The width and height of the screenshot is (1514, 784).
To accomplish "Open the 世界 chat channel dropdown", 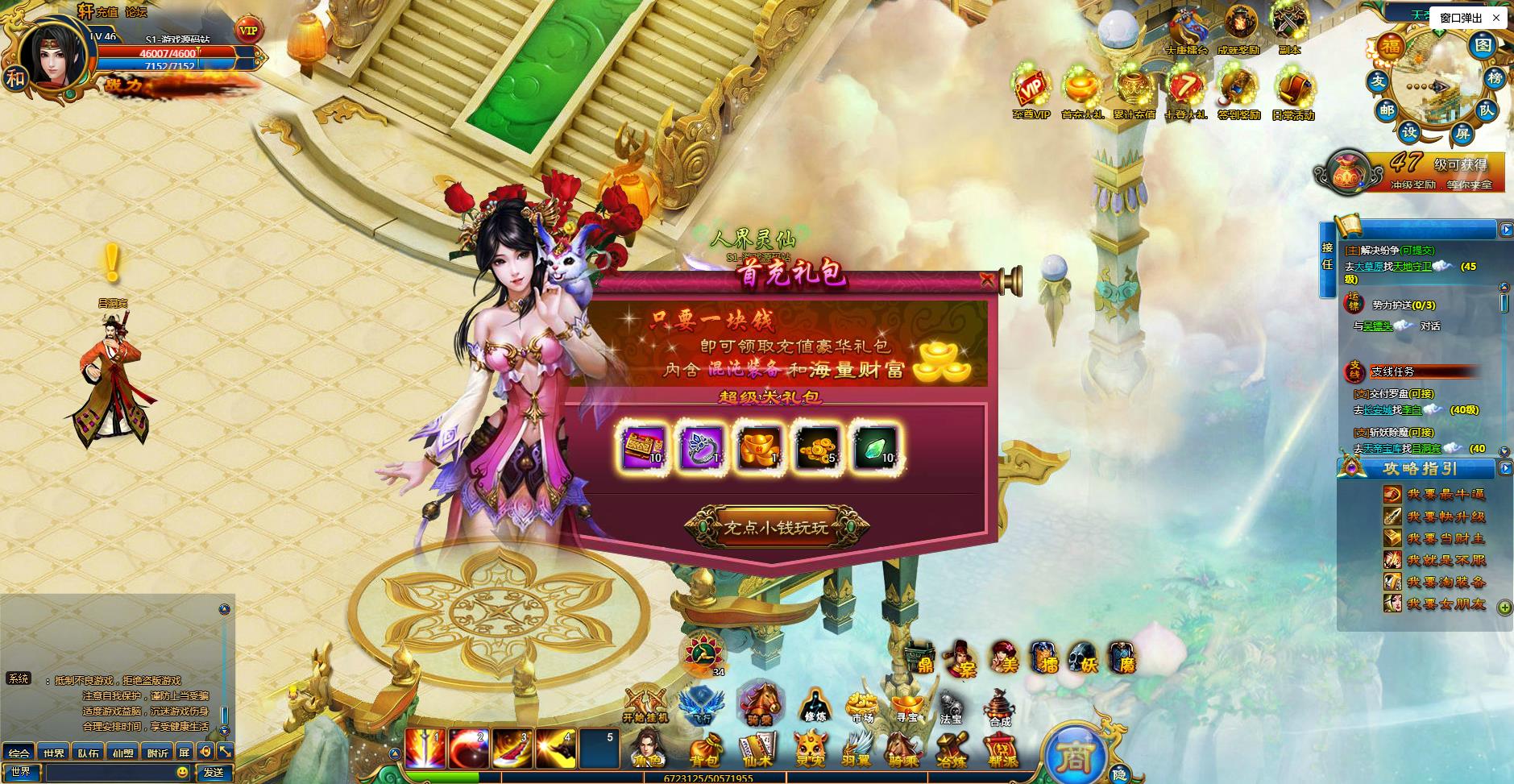I will (x=22, y=771).
